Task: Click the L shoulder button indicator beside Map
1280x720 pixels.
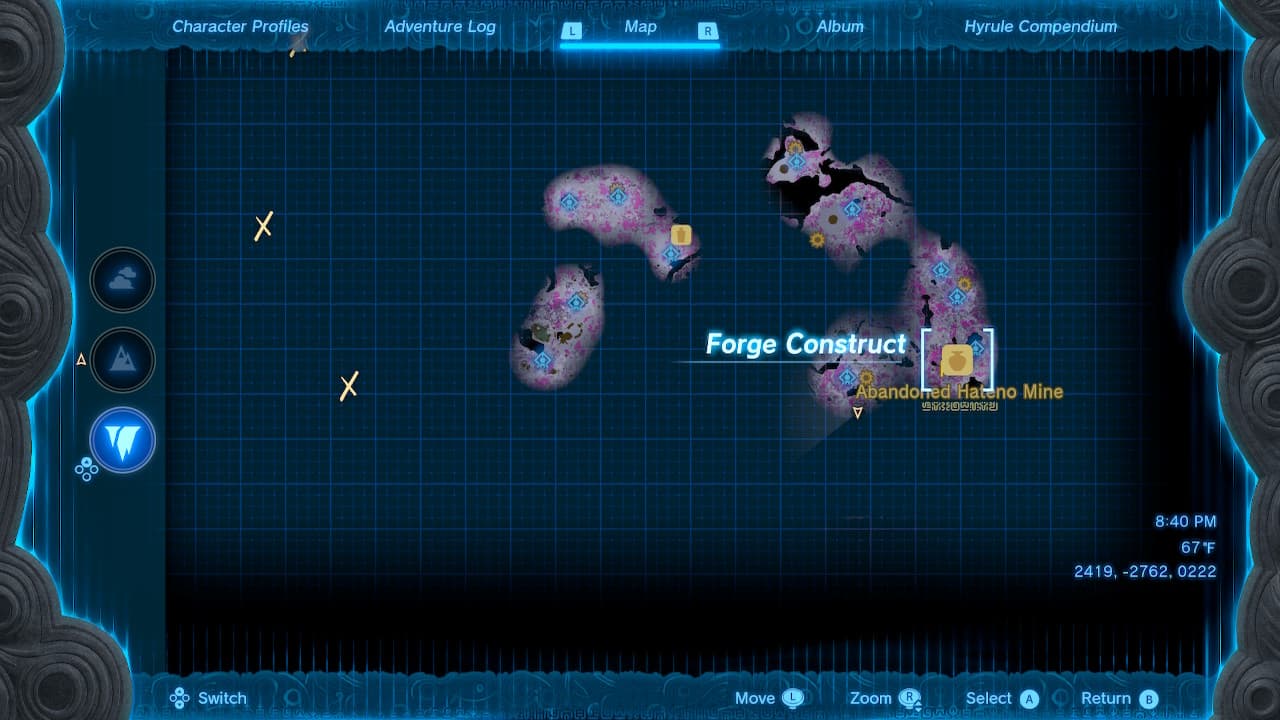Action: click(x=572, y=31)
